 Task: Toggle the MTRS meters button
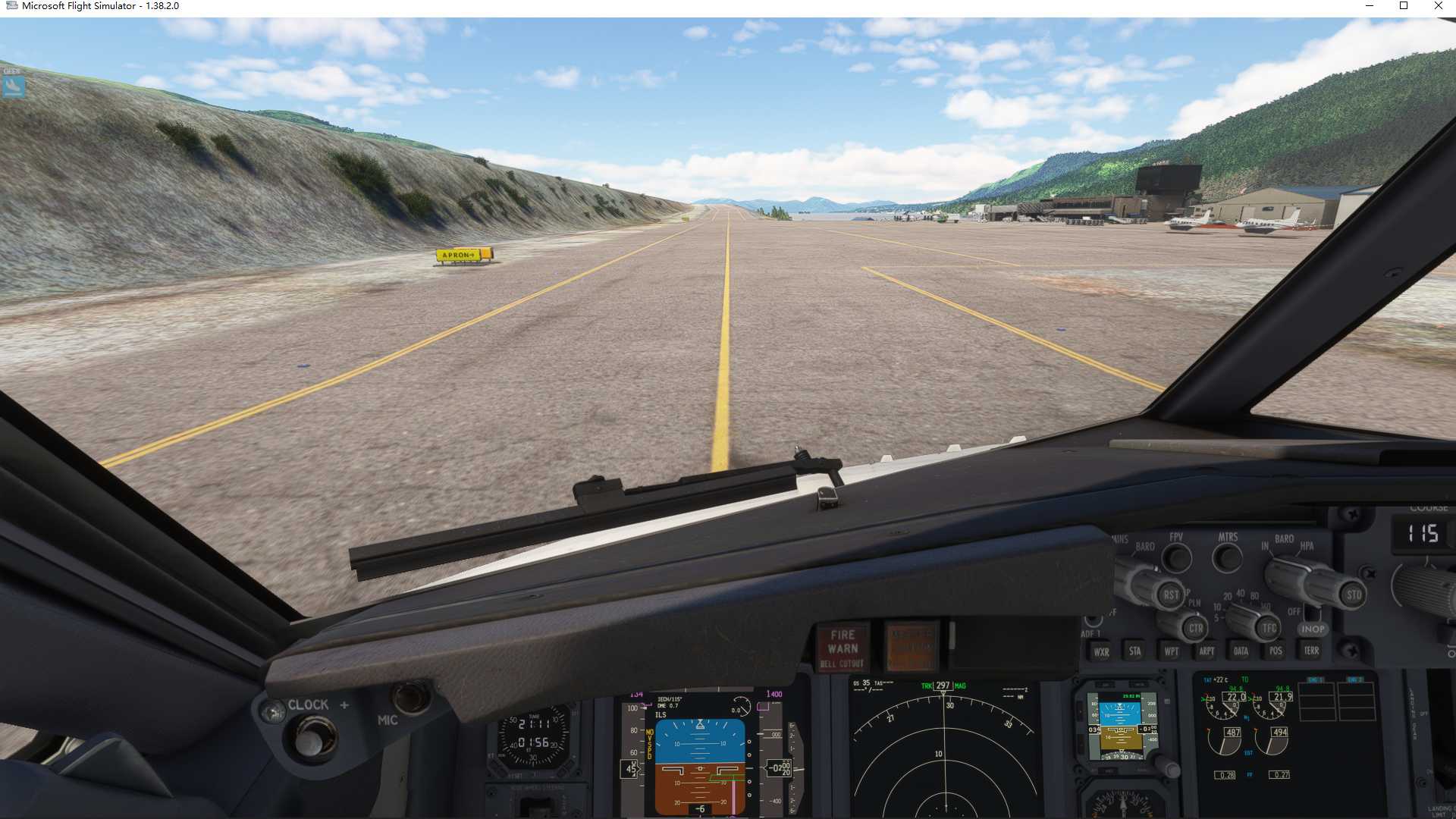pos(1228,558)
